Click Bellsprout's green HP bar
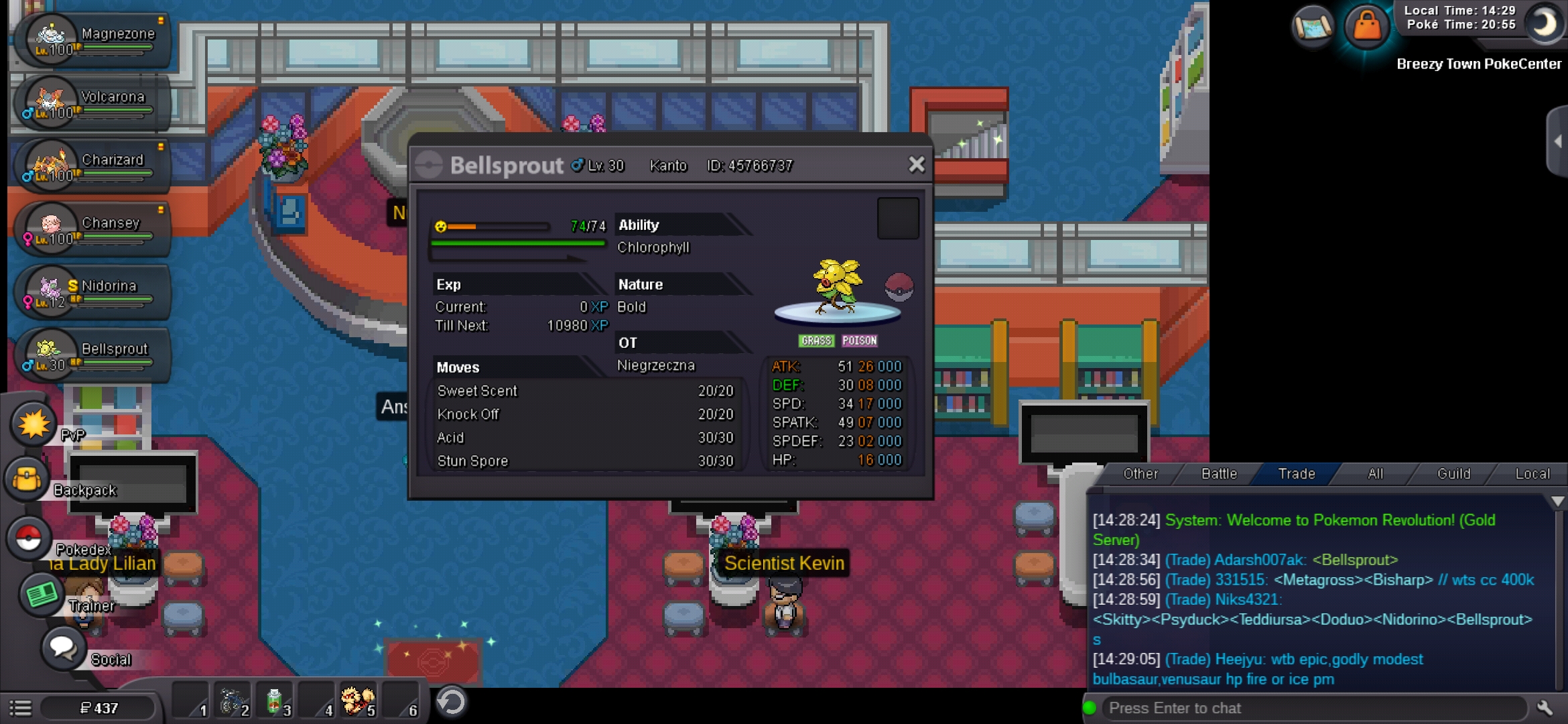Image resolution: width=1568 pixels, height=724 pixels. tap(516, 243)
